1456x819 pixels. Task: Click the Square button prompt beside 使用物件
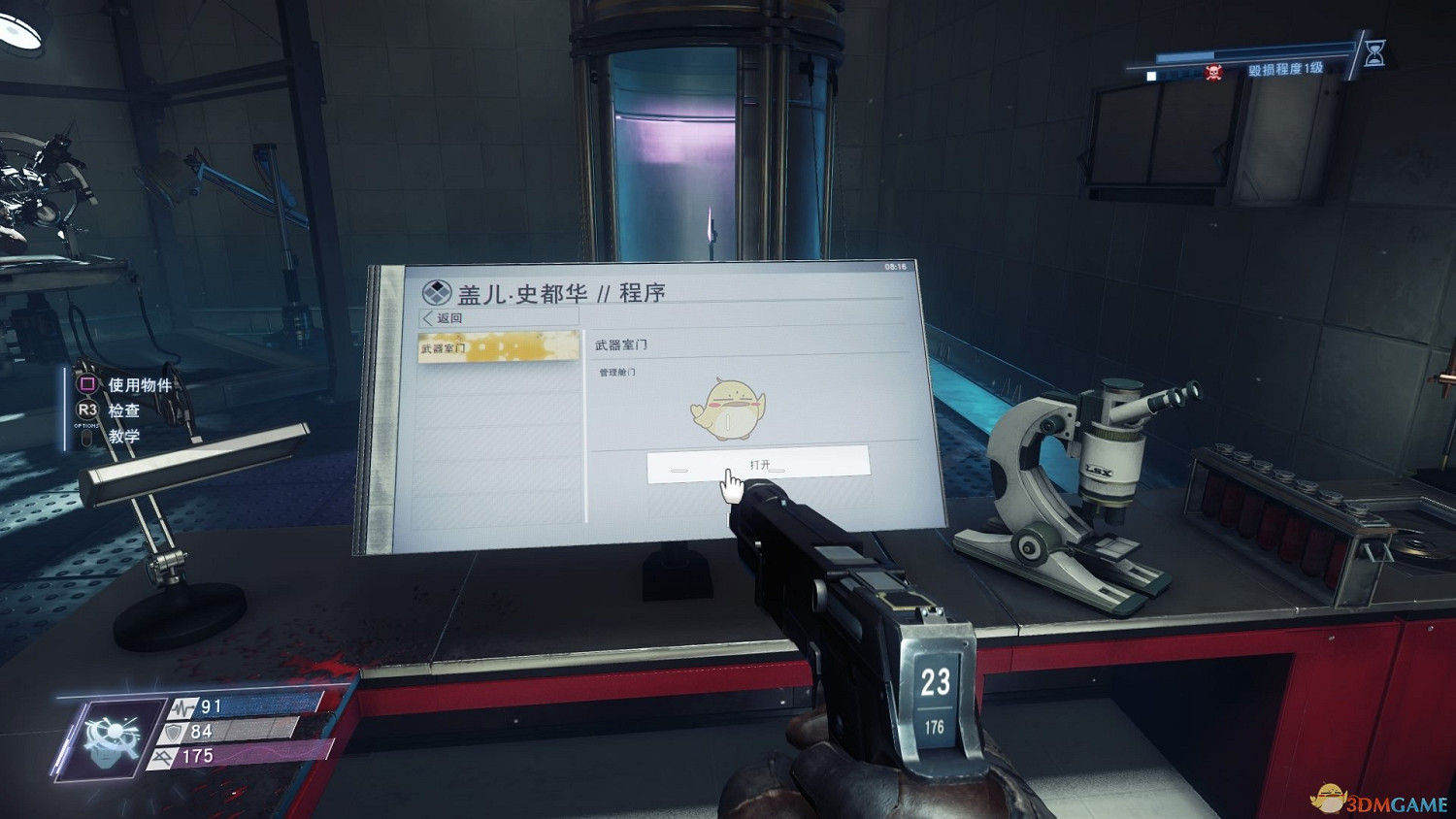[x=85, y=385]
